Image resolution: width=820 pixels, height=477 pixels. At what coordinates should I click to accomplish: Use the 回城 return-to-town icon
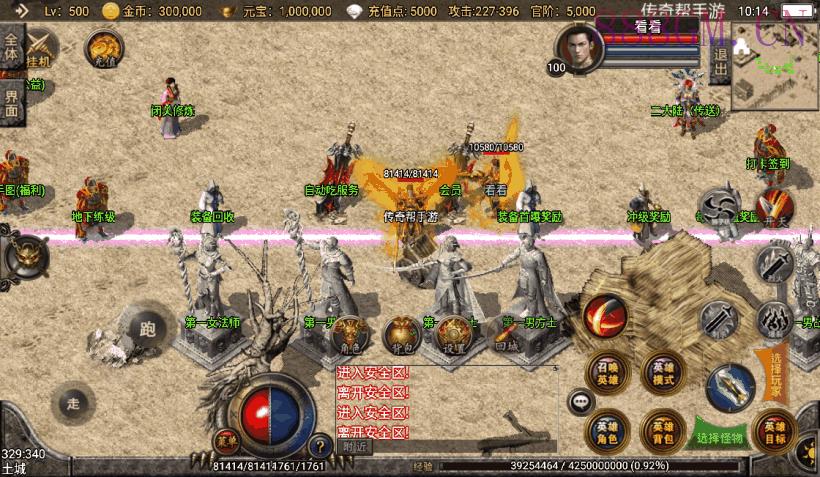[507, 333]
